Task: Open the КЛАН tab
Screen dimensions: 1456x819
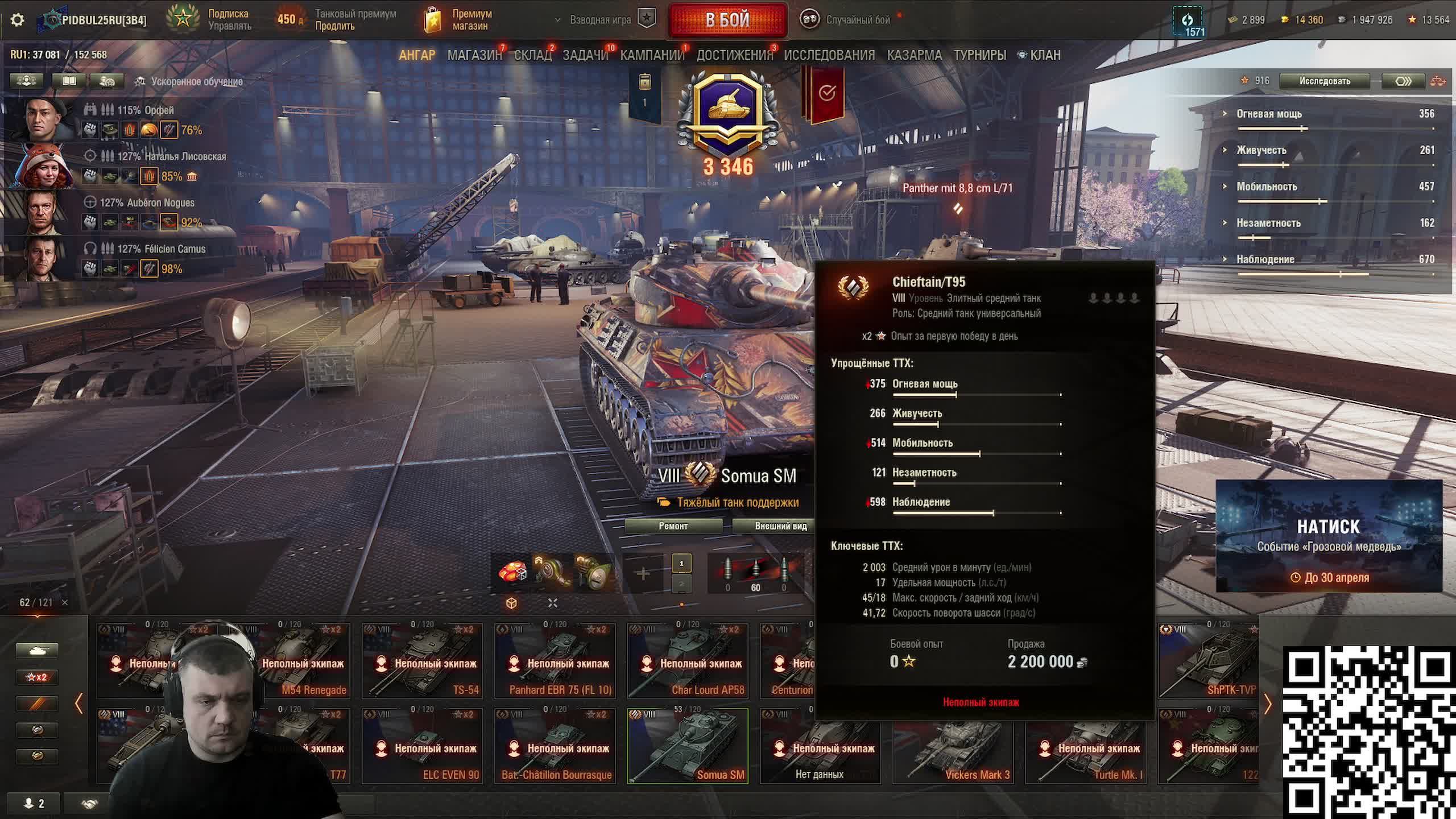Action: (x=1044, y=55)
